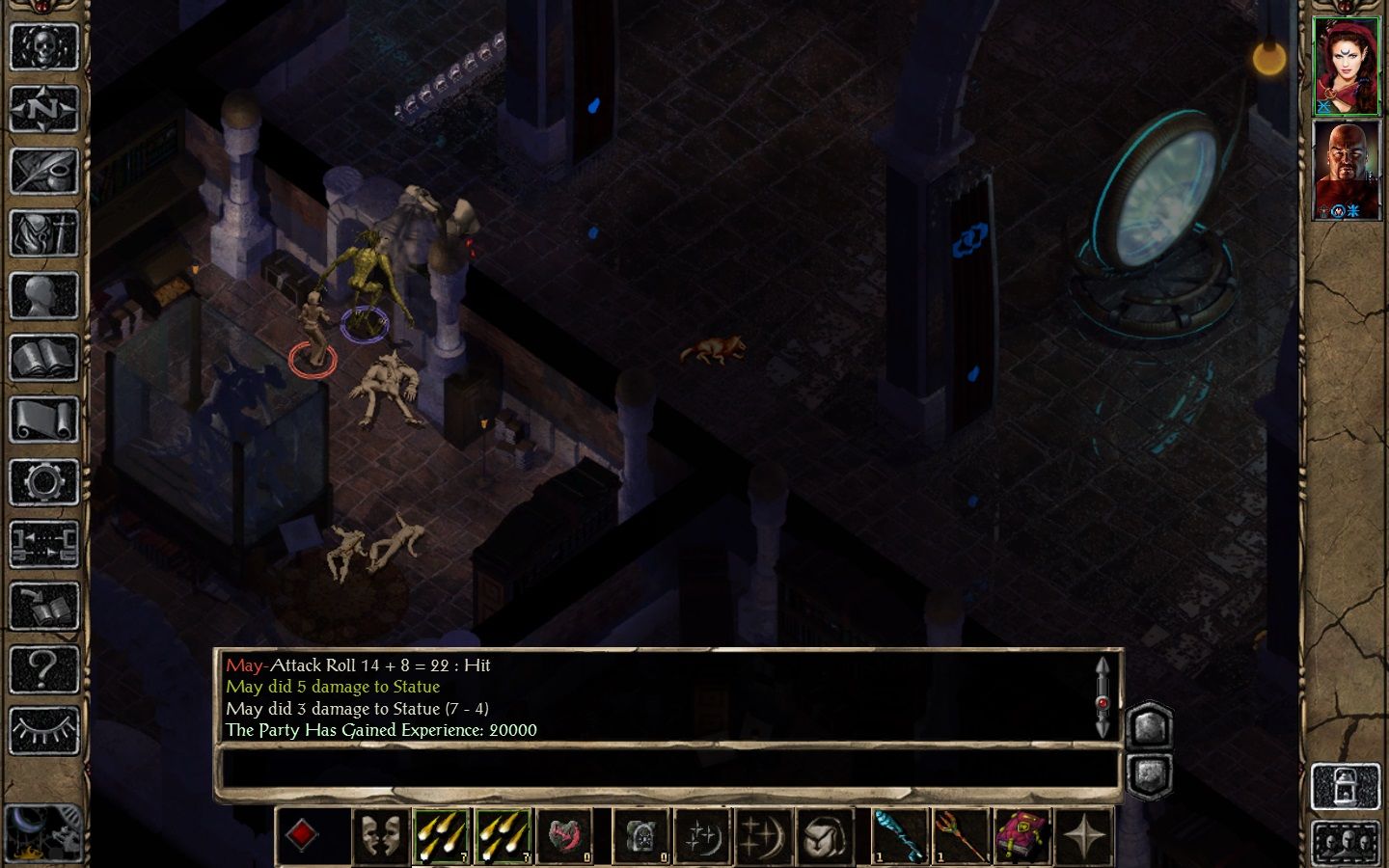Toggle party AI with the lantern button

(x=1345, y=787)
